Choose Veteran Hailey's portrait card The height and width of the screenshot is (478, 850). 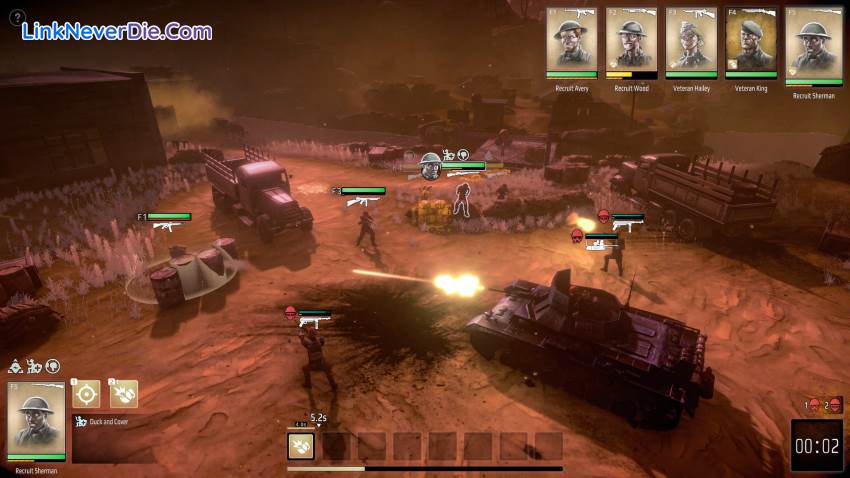point(692,41)
